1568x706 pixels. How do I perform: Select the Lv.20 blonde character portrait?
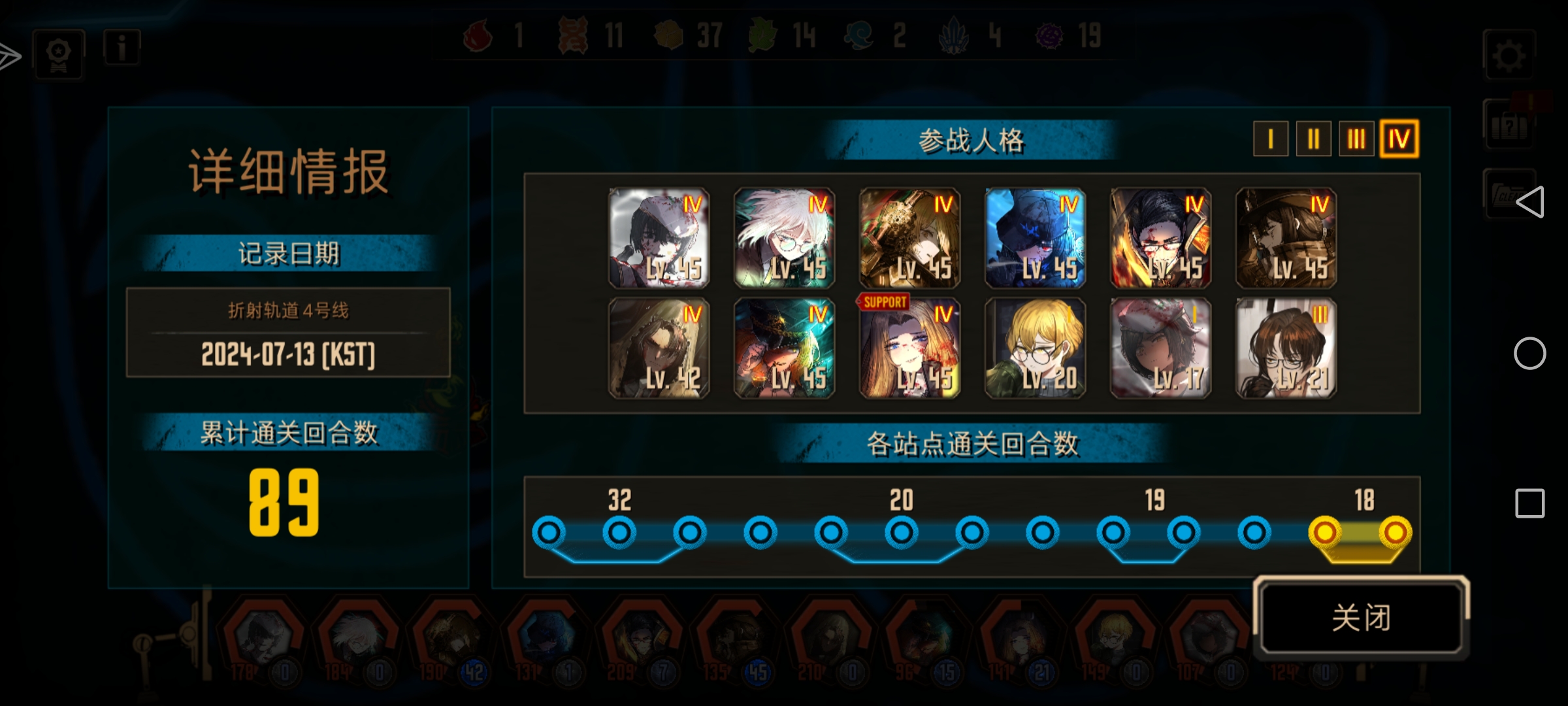[1034, 346]
